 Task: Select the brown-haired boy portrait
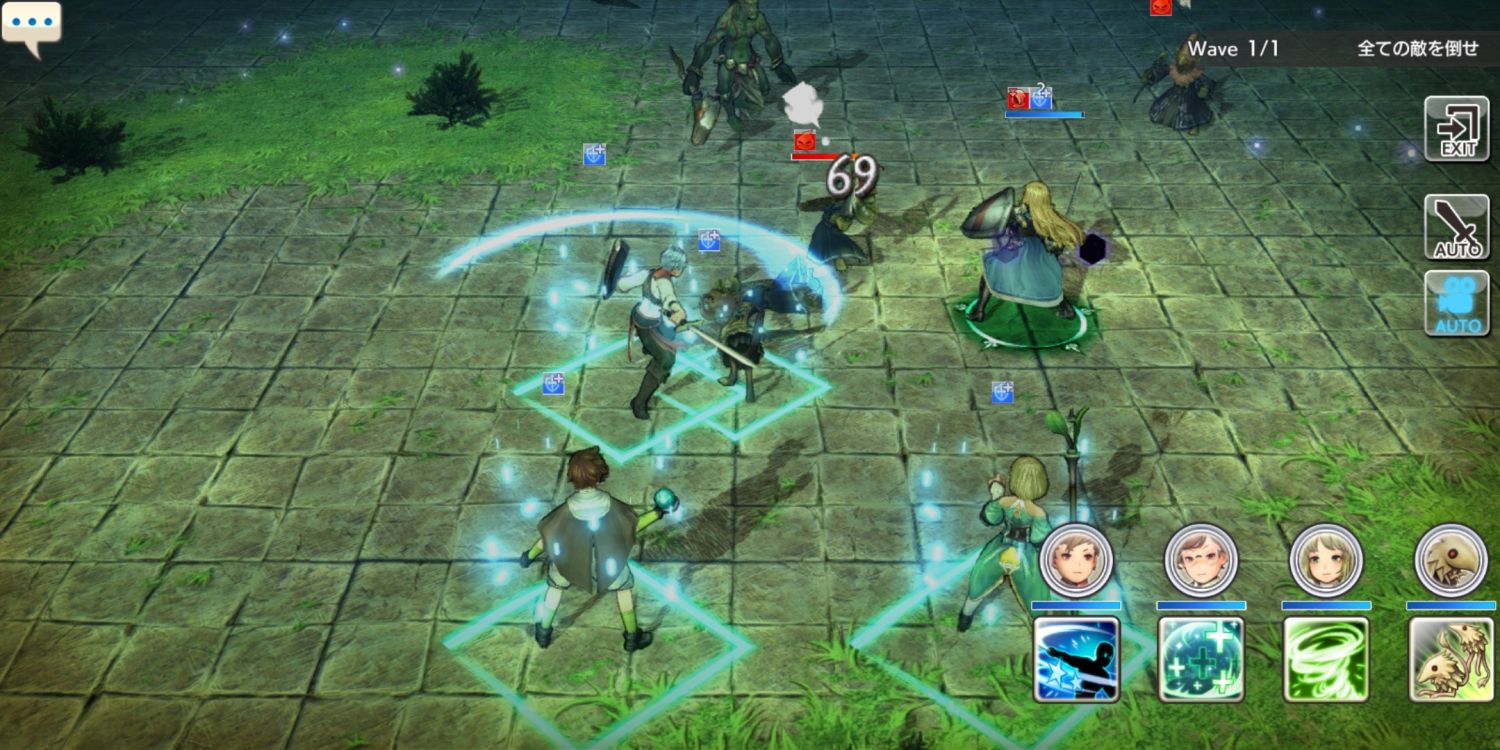click(1076, 560)
